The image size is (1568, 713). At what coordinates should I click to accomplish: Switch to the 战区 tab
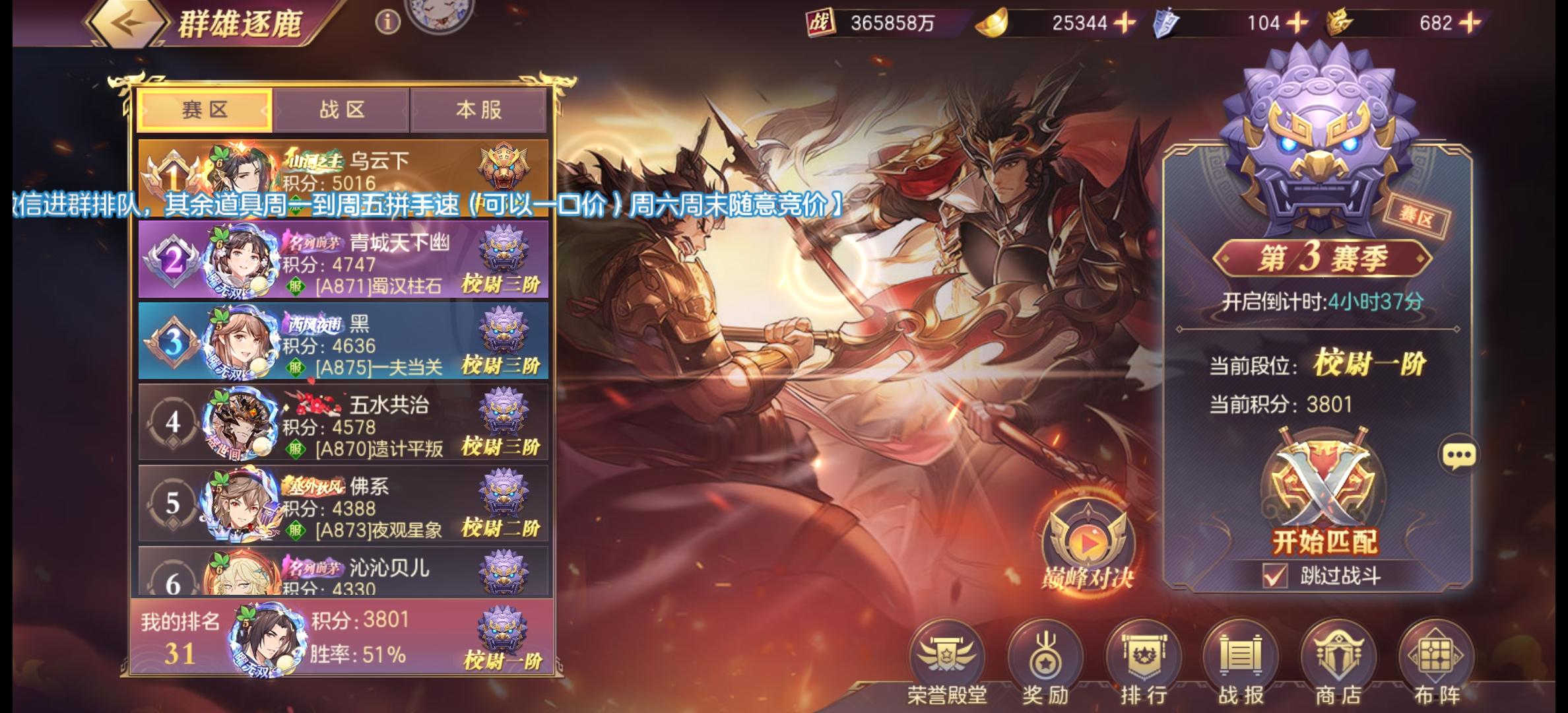341,110
